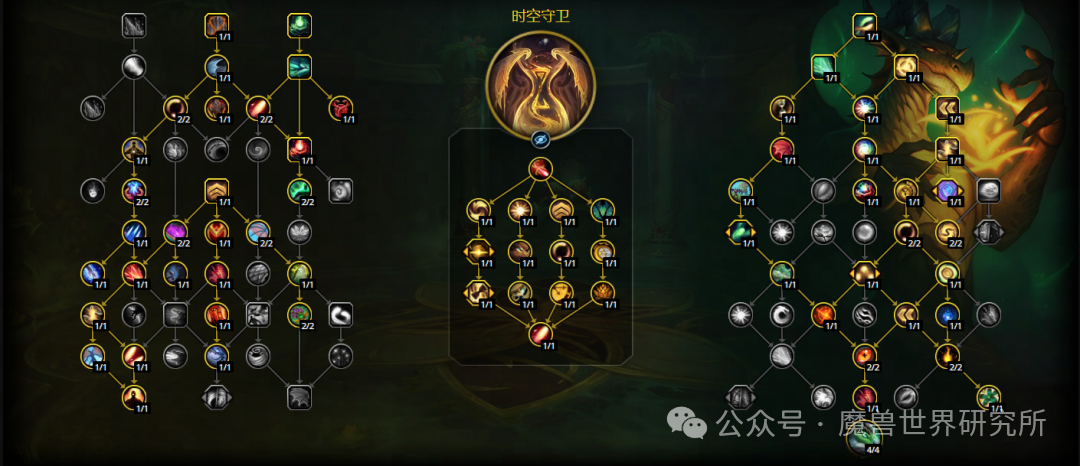
Task: Choose the gold chevron square class talent
Action: [x=217, y=190]
